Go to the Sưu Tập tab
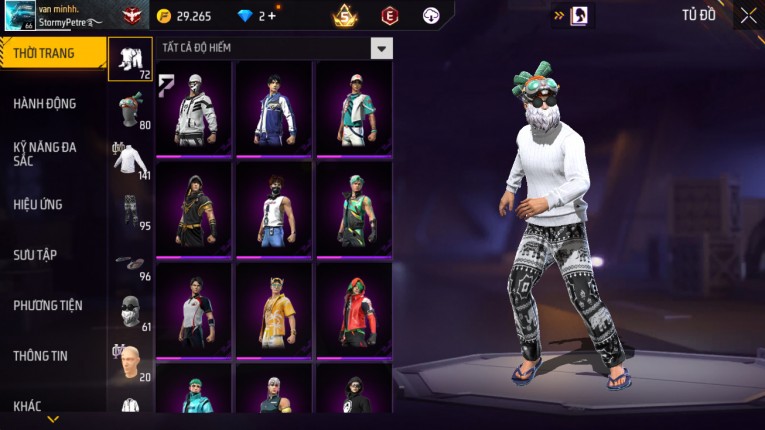 tap(35, 255)
